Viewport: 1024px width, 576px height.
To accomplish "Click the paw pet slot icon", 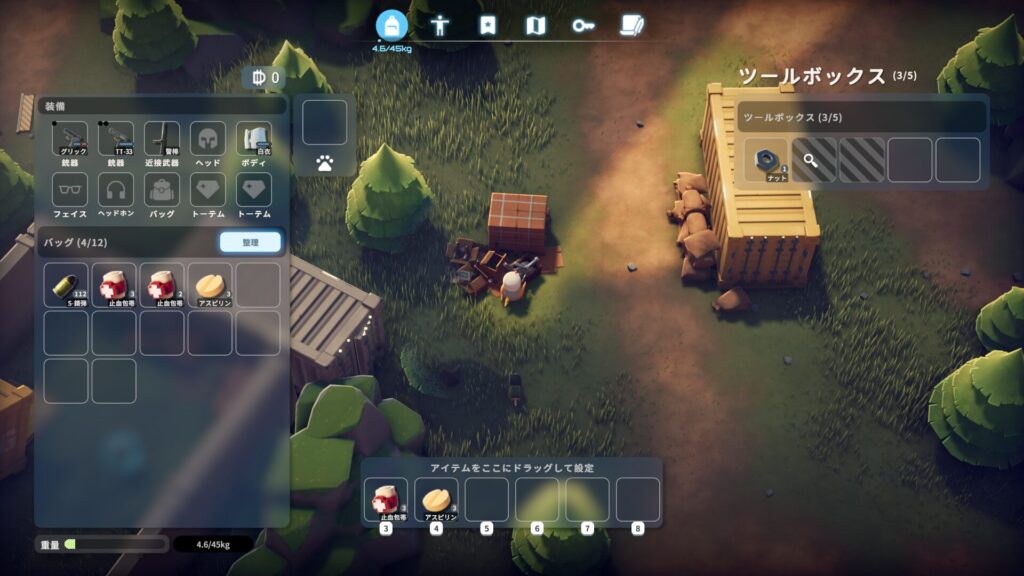I will pyautogui.click(x=325, y=163).
